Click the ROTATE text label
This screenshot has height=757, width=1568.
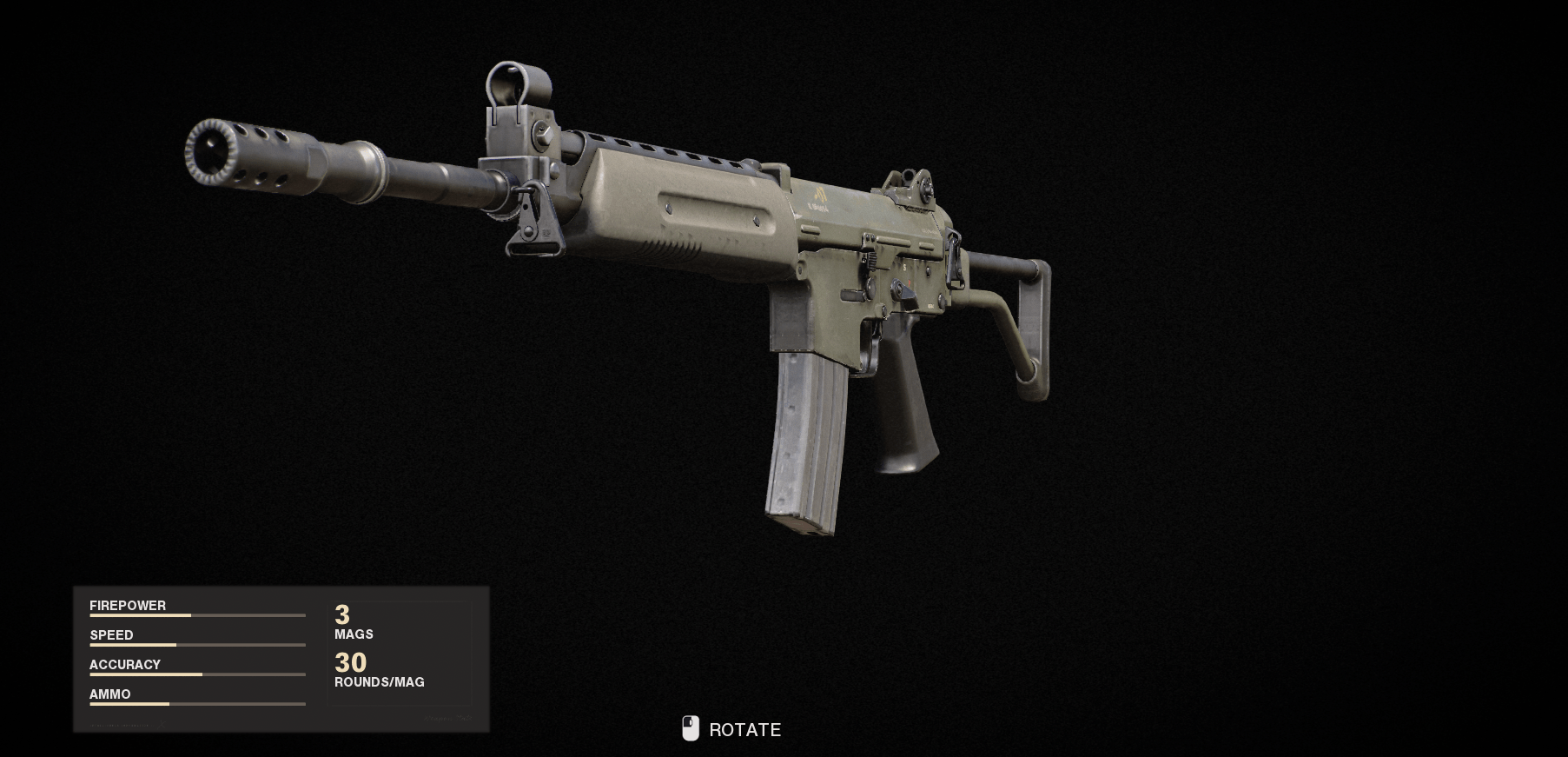[x=743, y=730]
